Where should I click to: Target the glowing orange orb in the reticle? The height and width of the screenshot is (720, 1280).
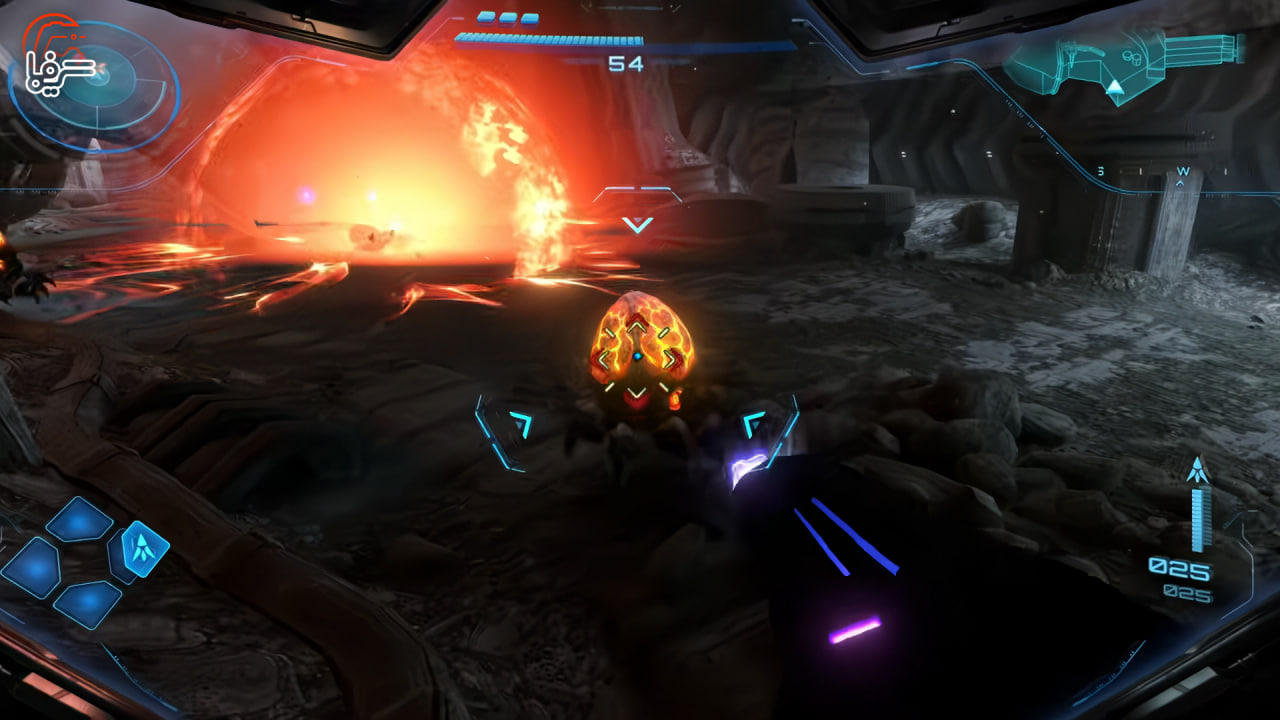[637, 350]
